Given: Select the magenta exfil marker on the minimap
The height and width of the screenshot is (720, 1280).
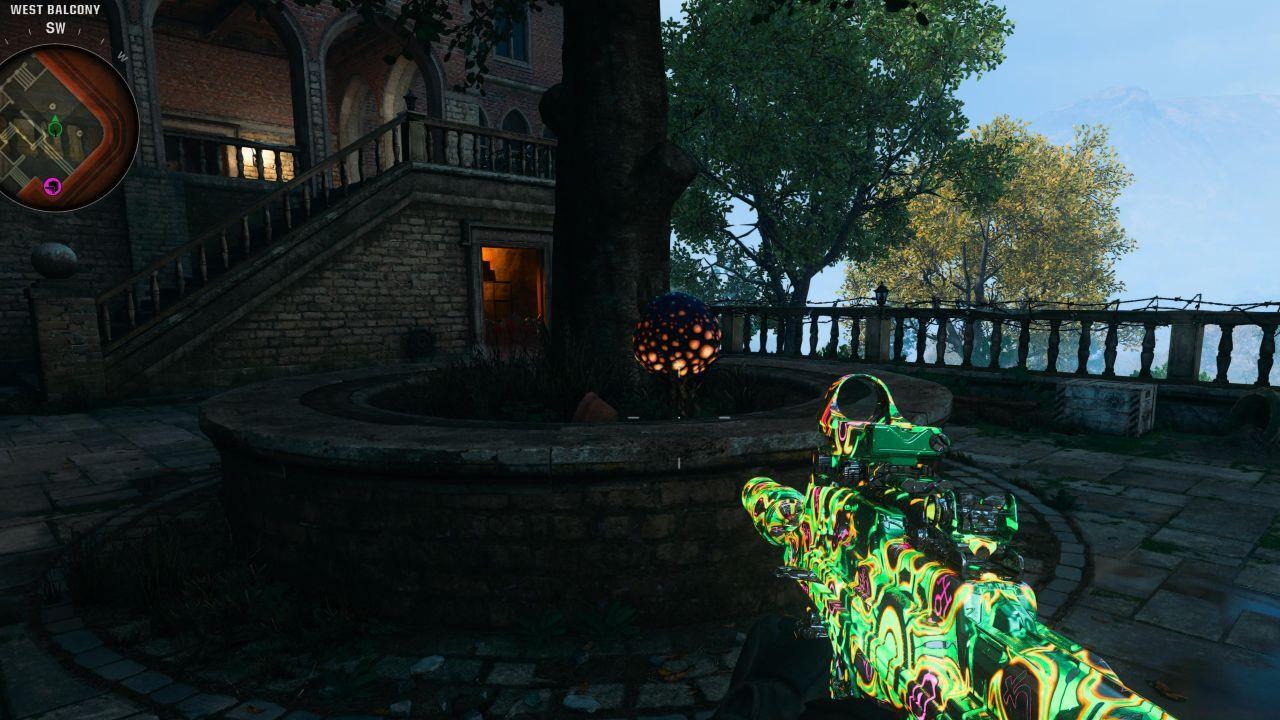Looking at the screenshot, I should pyautogui.click(x=51, y=184).
